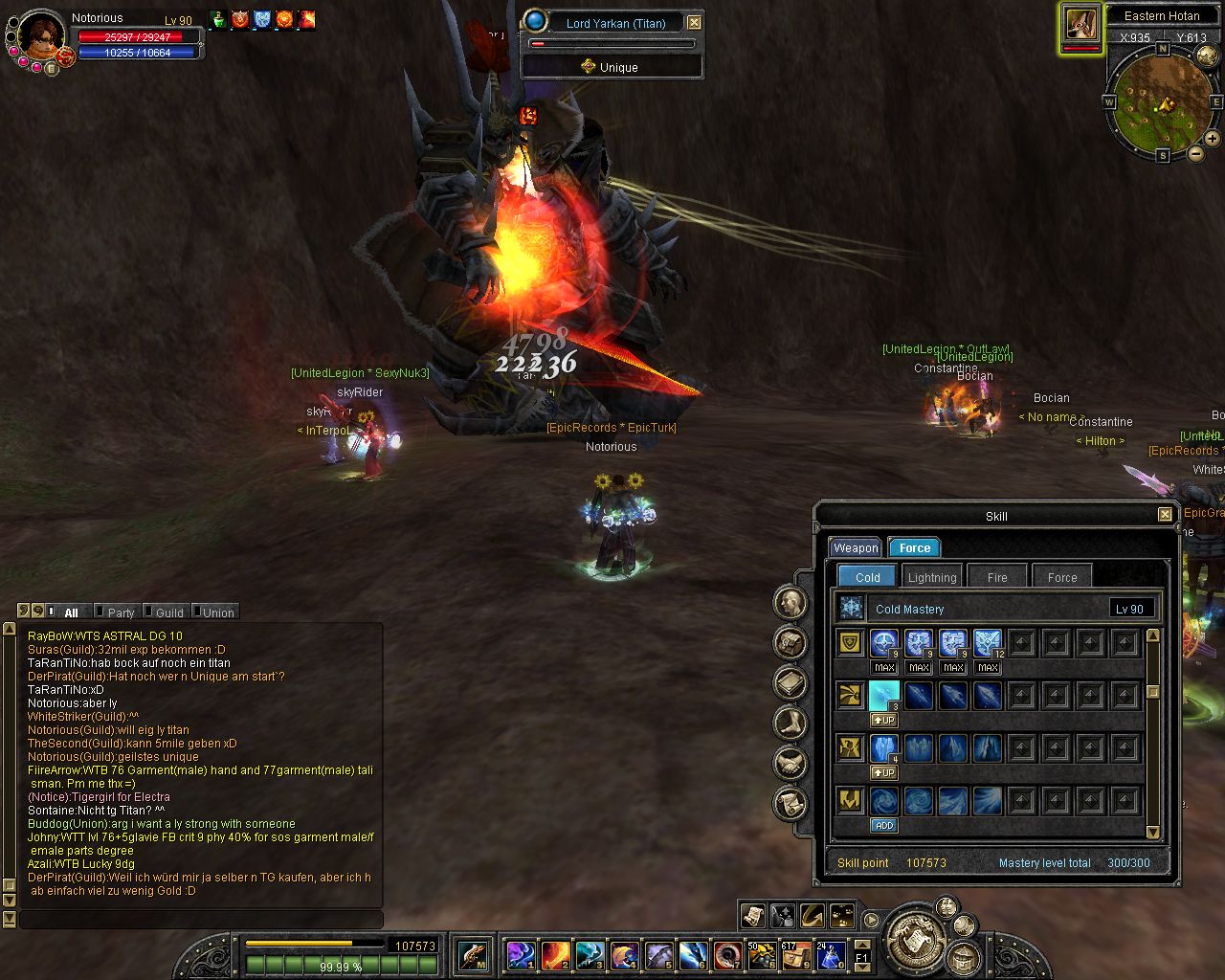Click the ADD button under the swirl skill
Viewport: 1225px width, 980px height.
point(883,825)
